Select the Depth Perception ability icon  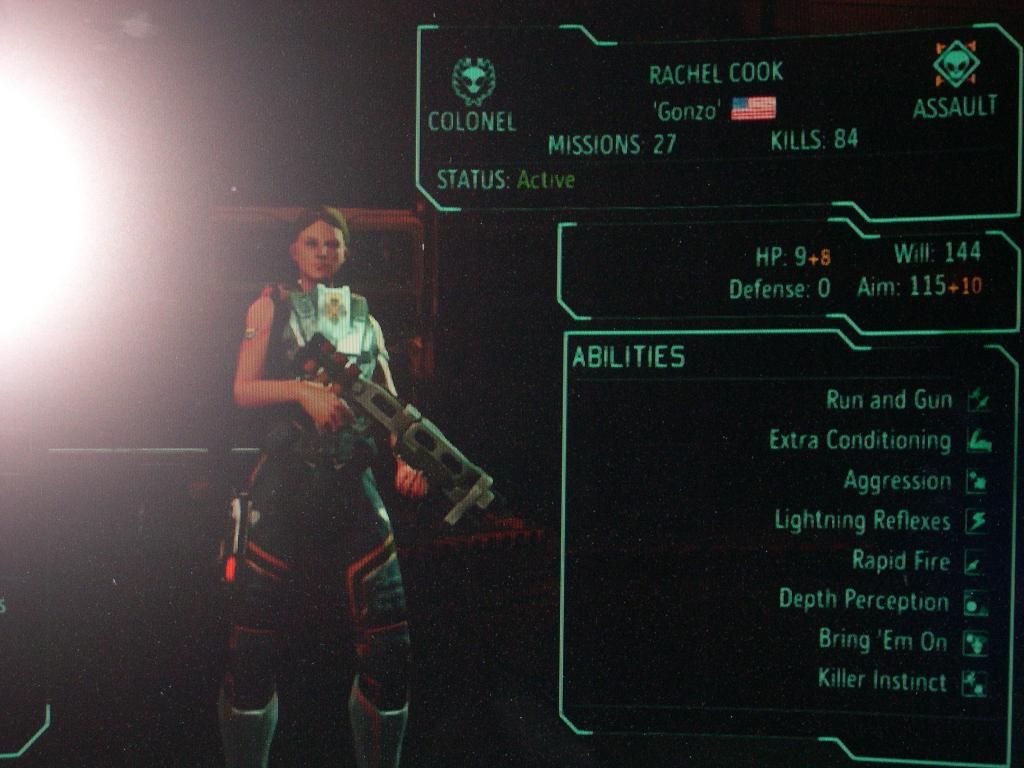coord(976,602)
